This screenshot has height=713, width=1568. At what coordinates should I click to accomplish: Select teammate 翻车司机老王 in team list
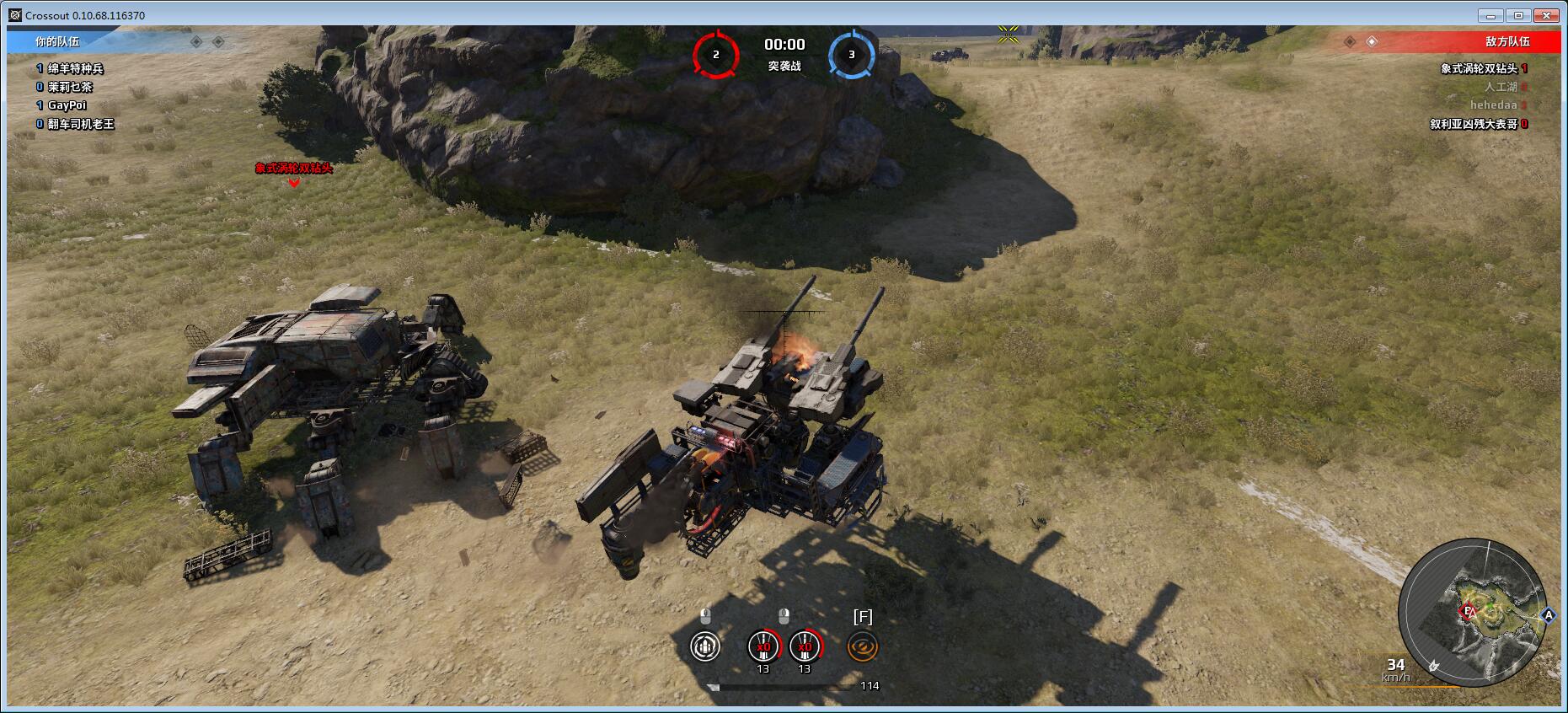tap(80, 124)
